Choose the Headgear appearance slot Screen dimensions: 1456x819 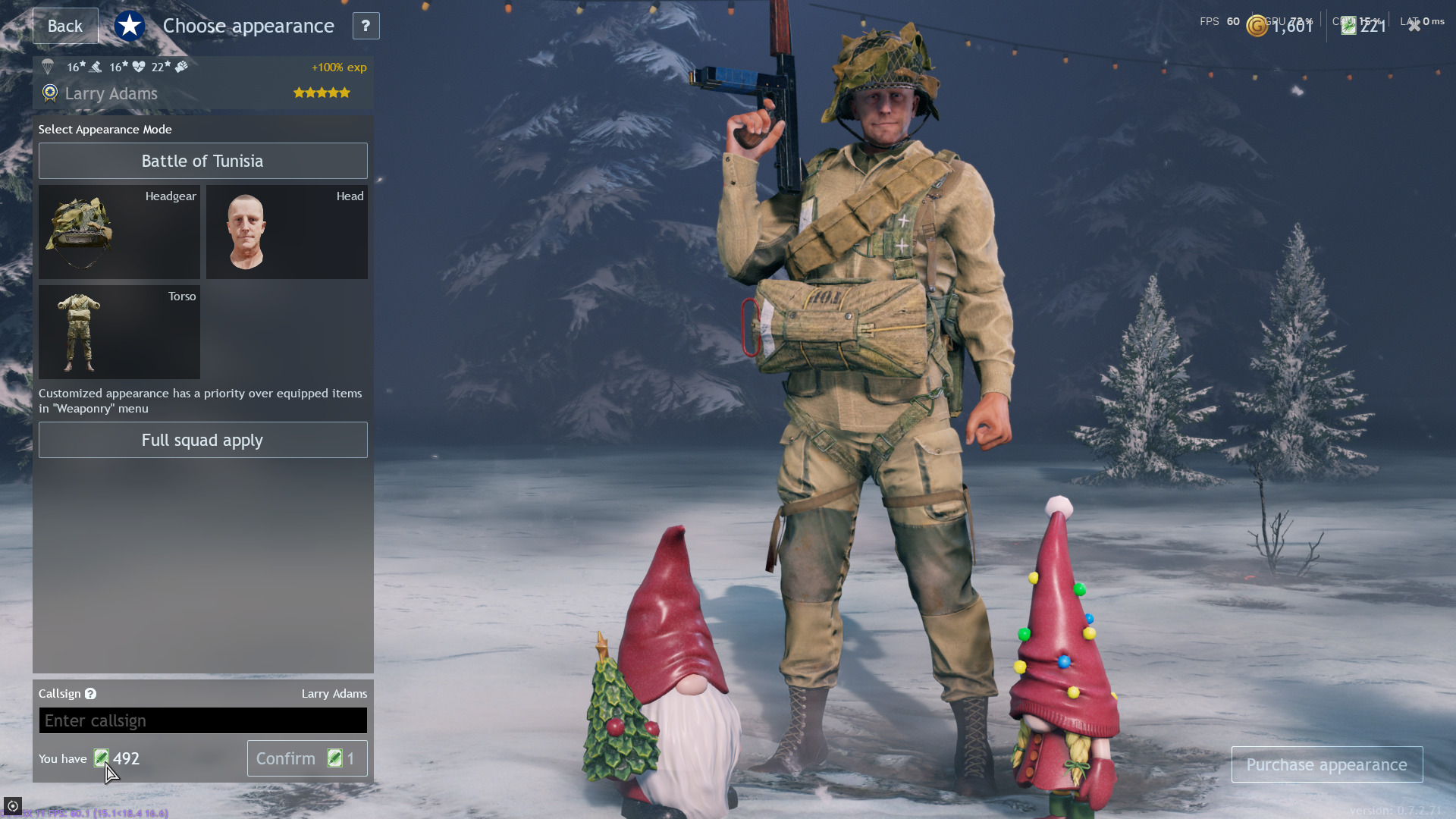tap(119, 232)
